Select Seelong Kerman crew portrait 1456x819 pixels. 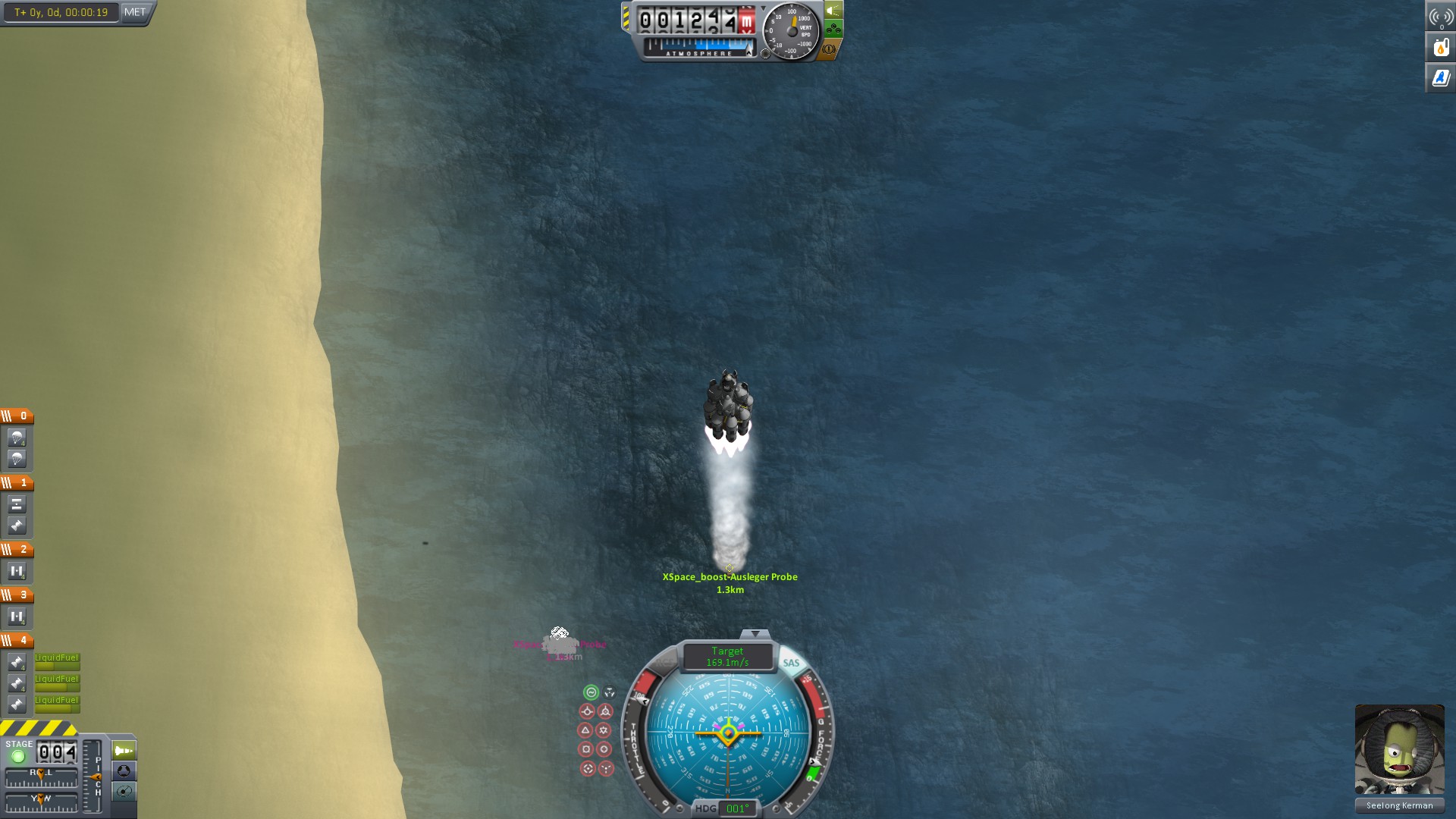click(x=1399, y=749)
